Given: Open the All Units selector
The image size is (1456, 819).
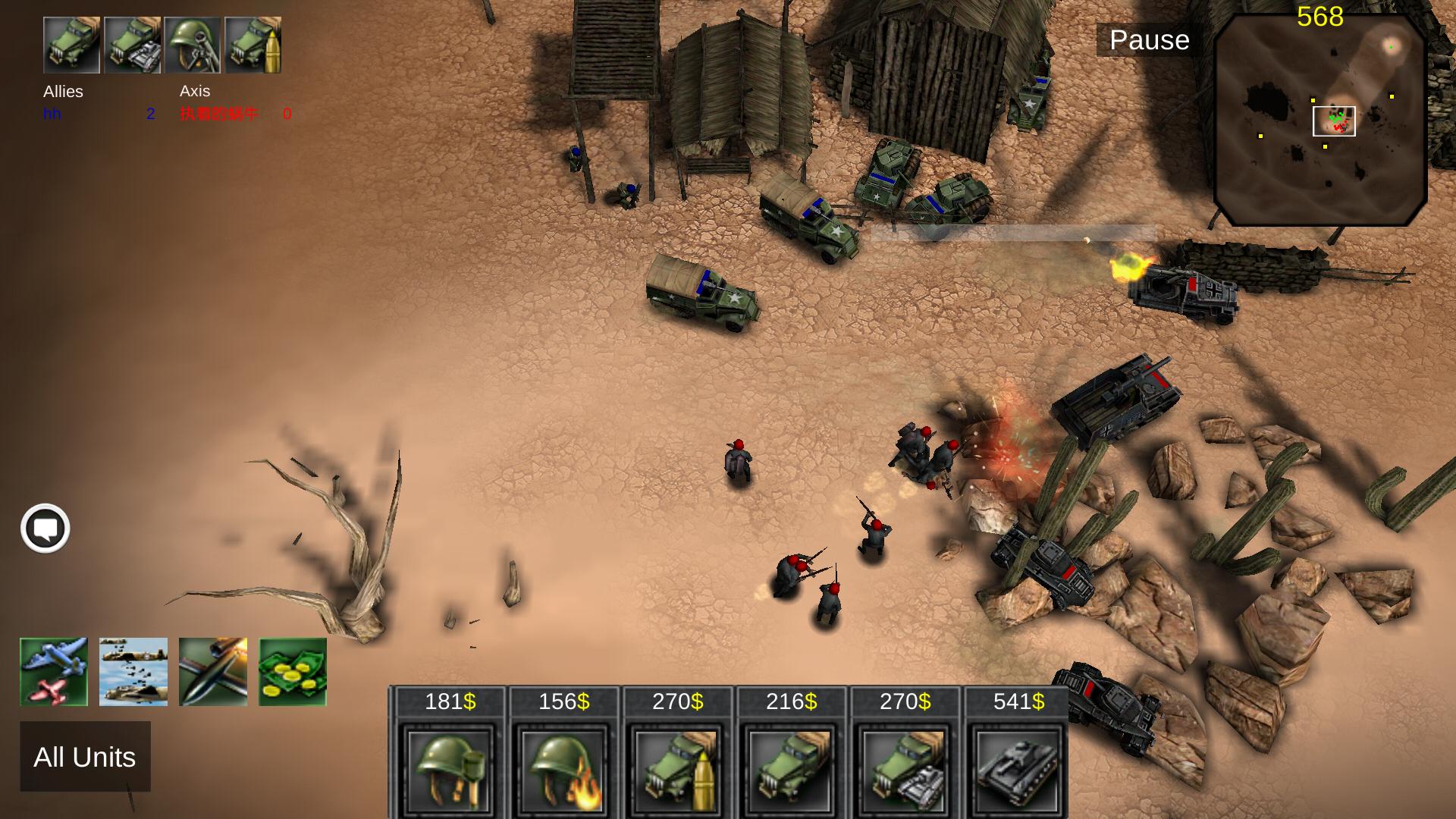Looking at the screenshot, I should tap(84, 757).
